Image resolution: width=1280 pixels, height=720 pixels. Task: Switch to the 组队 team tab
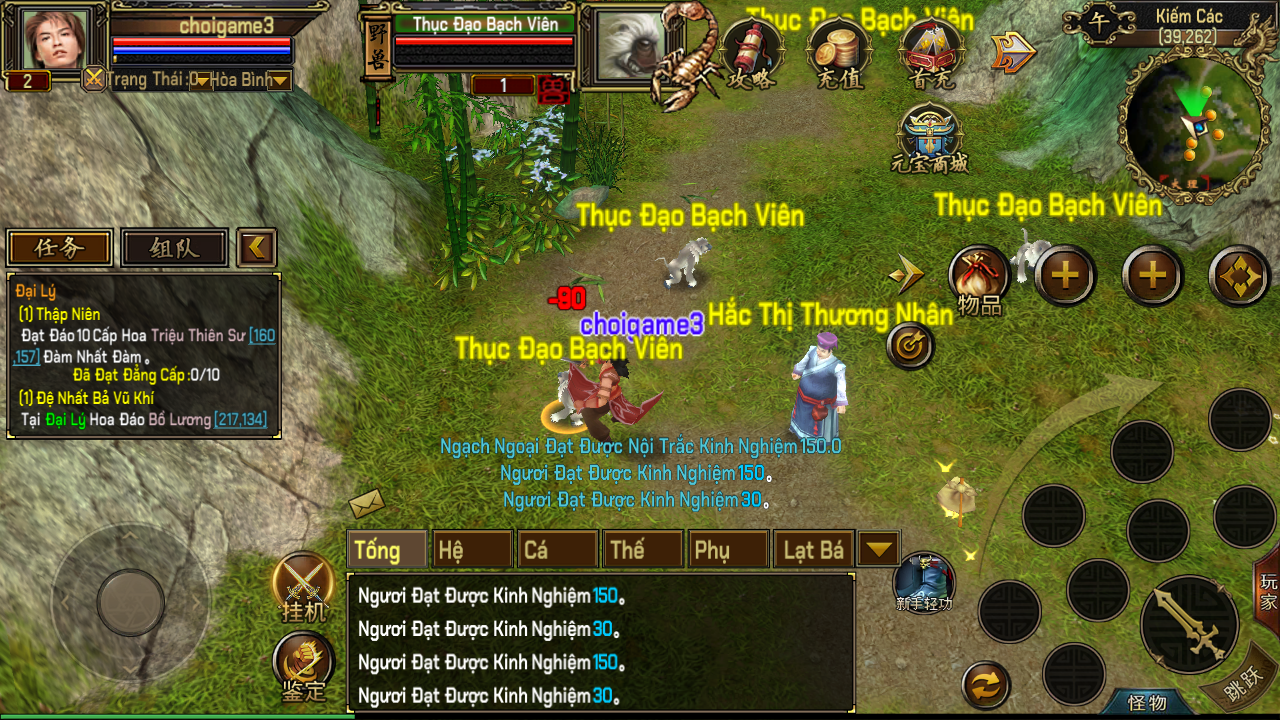pos(174,248)
